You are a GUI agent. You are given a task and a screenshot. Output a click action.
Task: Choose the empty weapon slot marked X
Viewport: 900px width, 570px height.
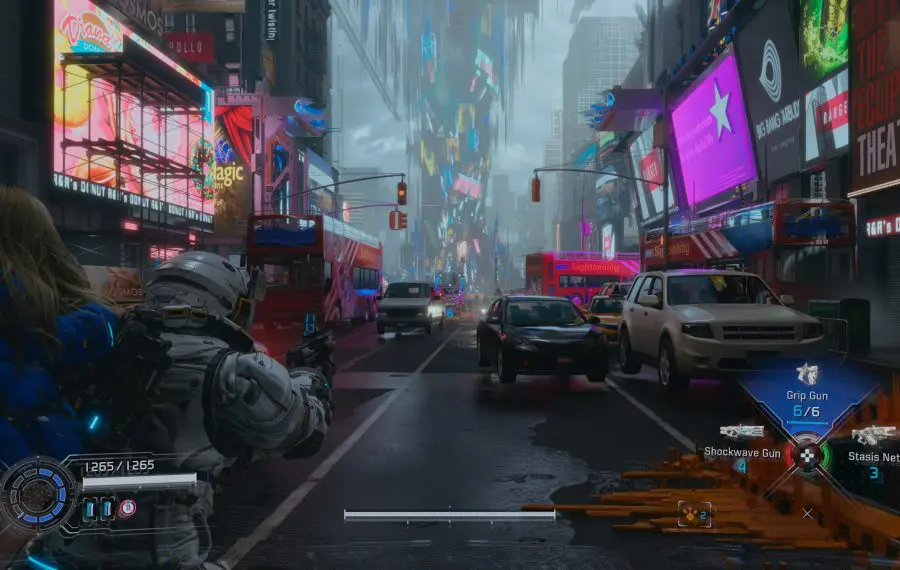coord(807,513)
